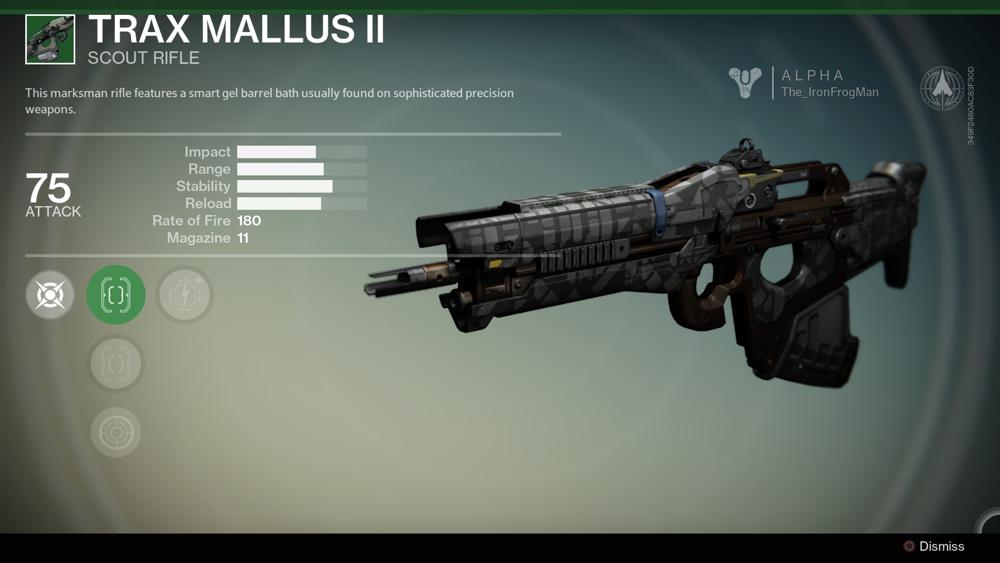The height and width of the screenshot is (563, 1000).
Task: Pick the dimmed bracket sight perk
Action: click(x=116, y=364)
